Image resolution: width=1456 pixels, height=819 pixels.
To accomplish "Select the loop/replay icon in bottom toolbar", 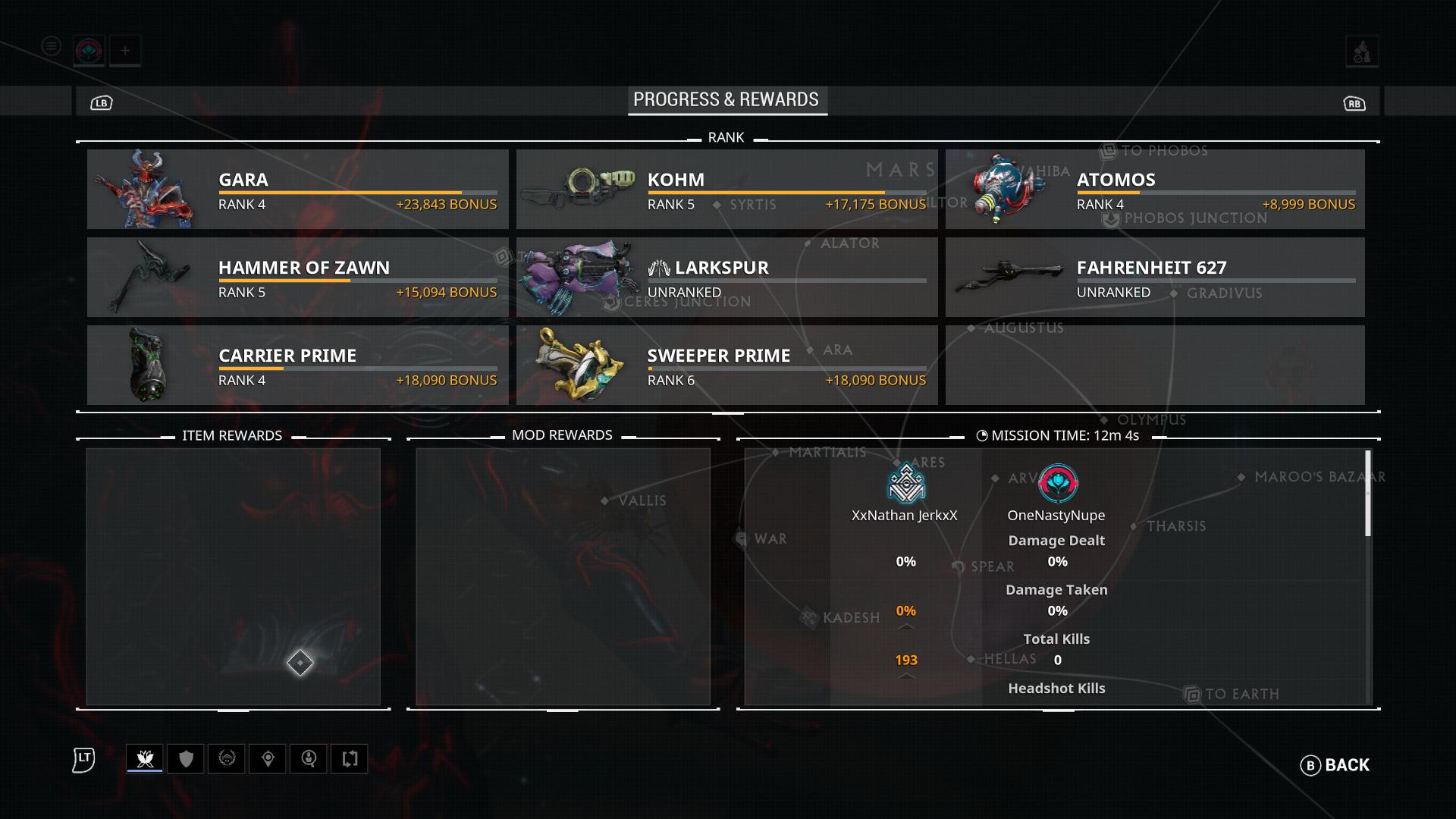I will (349, 758).
